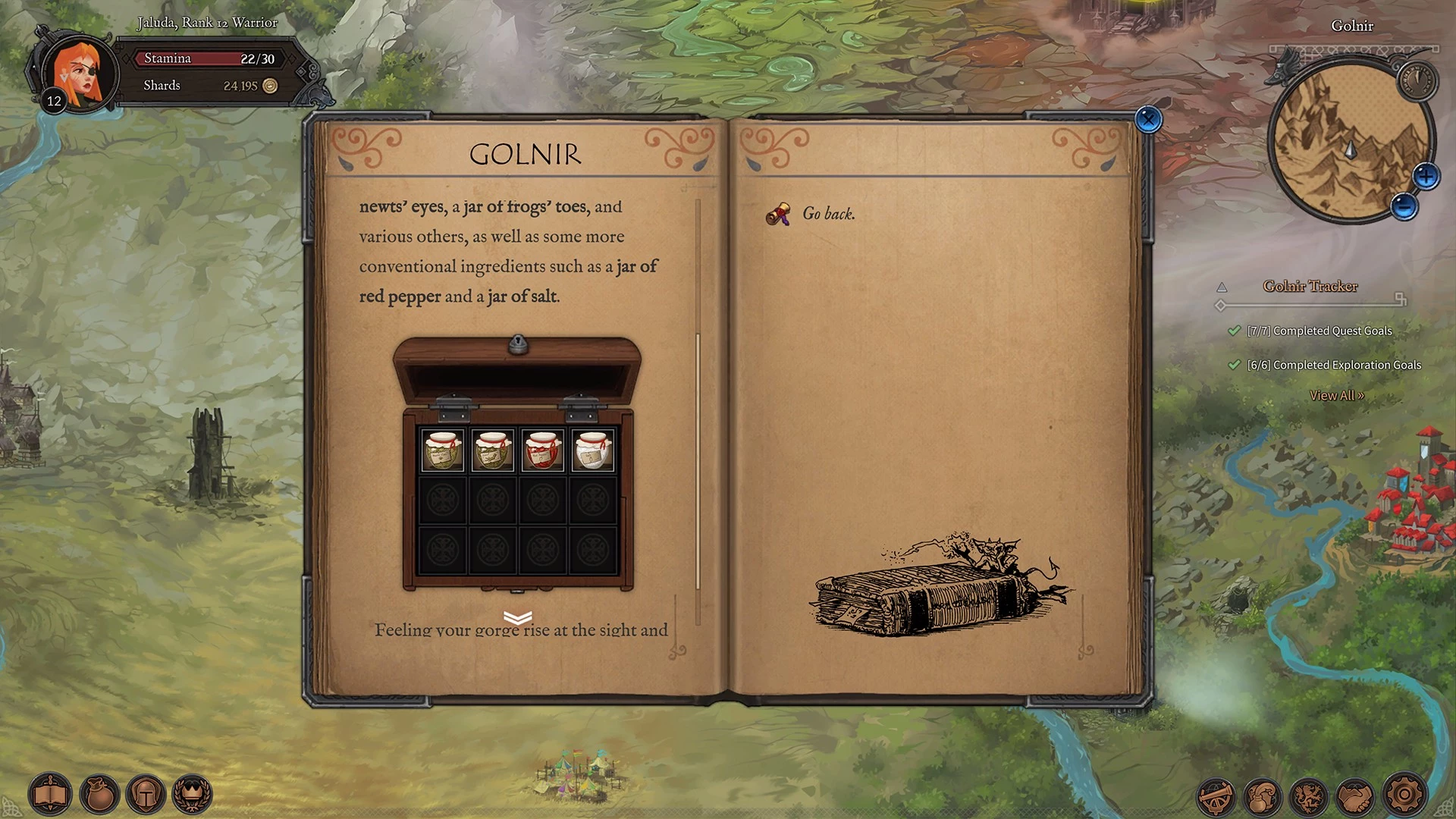Close the Golnir book window

(1148, 119)
